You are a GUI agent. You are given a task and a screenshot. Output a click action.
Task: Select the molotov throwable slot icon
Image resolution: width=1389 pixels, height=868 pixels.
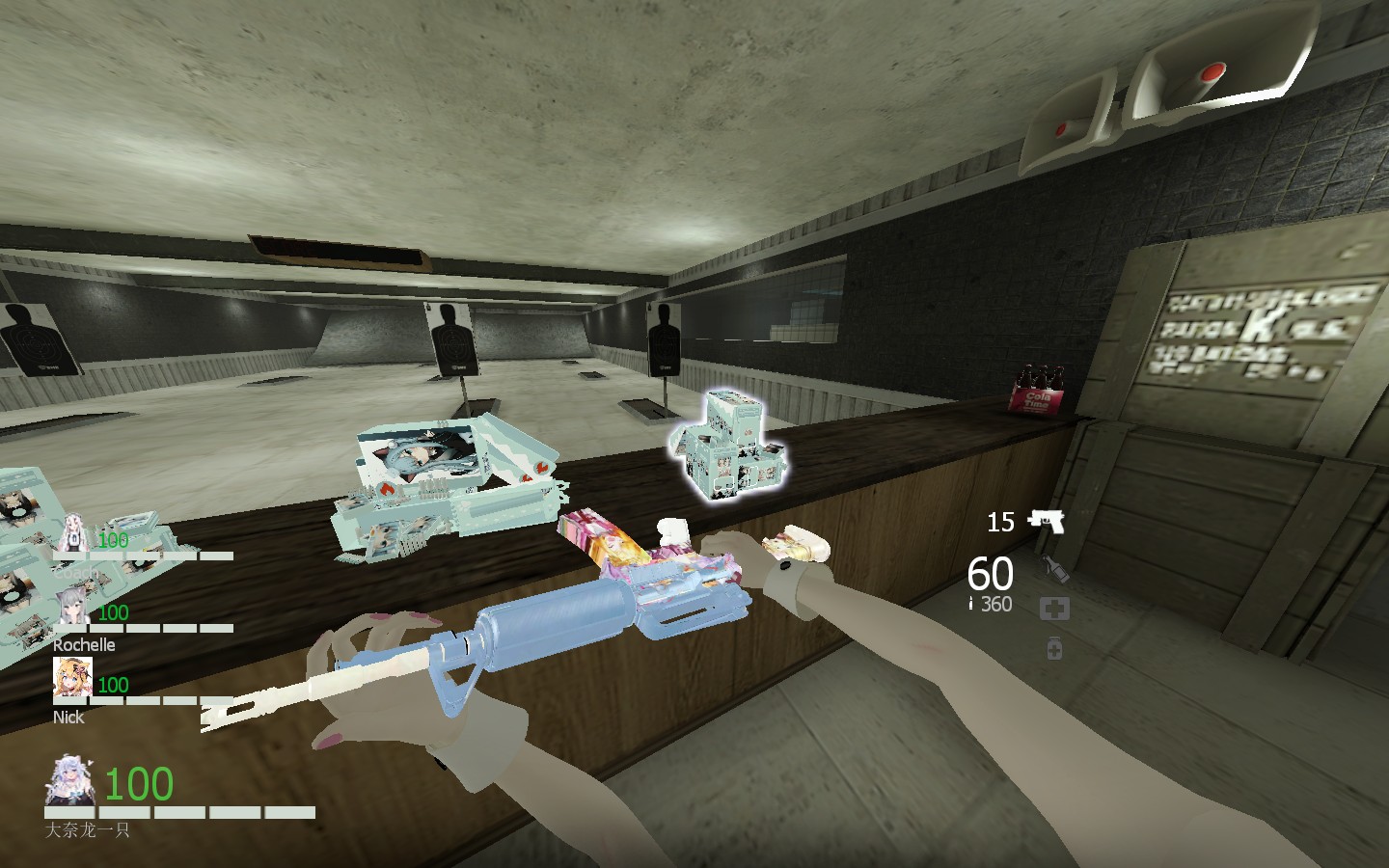pos(1056,567)
